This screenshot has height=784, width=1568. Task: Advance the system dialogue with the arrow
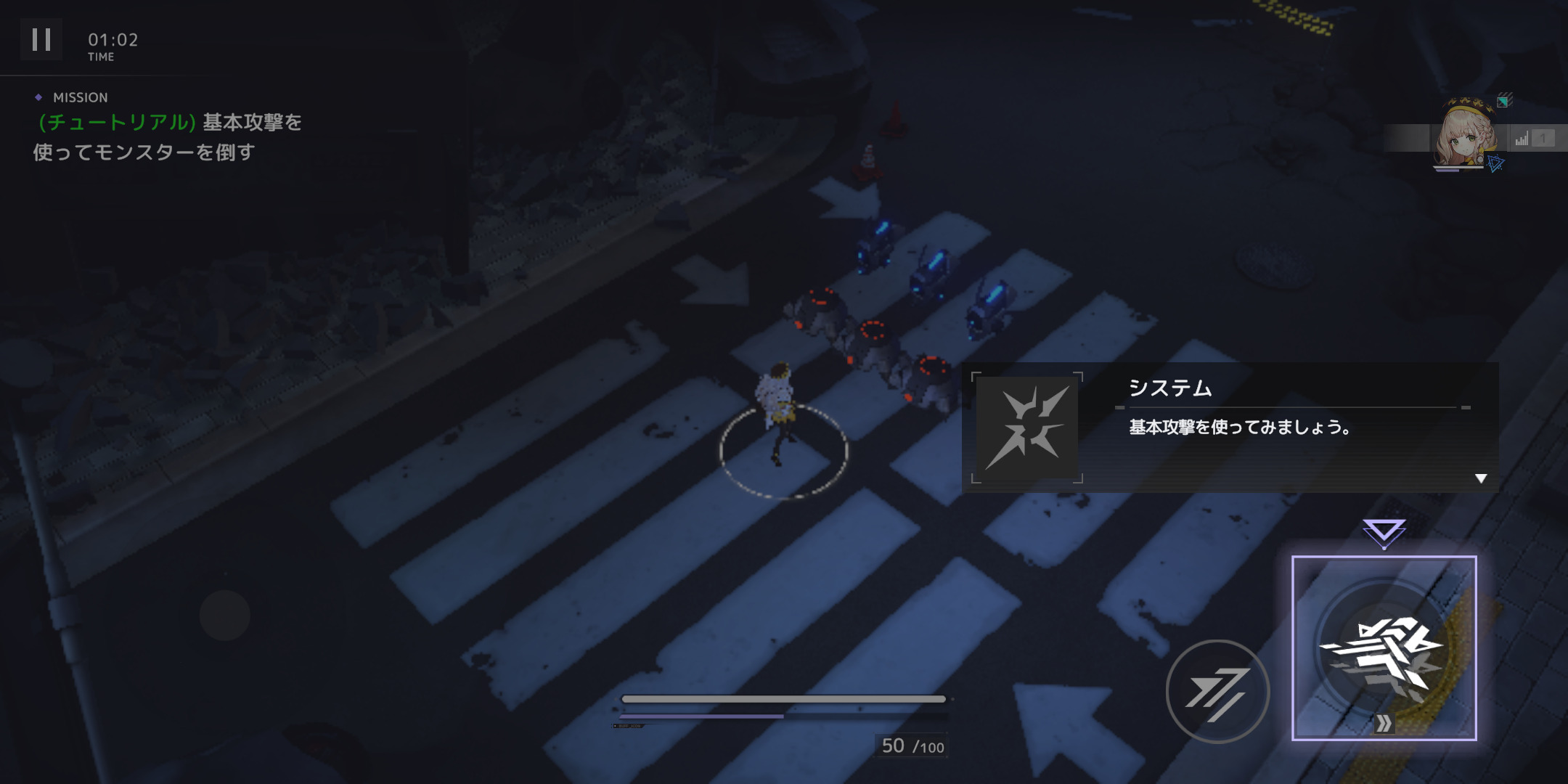point(1481,478)
